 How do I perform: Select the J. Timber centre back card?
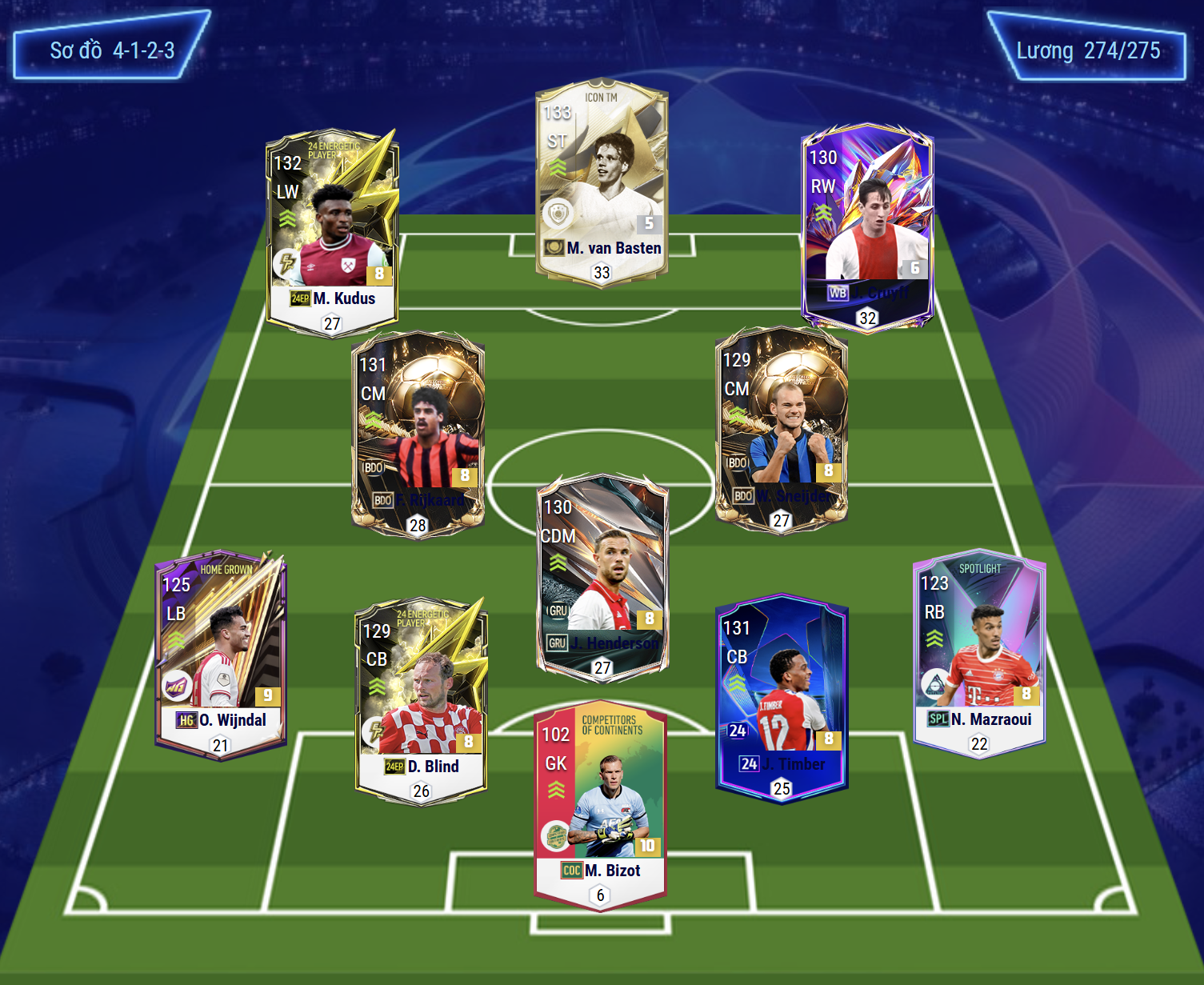click(781, 698)
